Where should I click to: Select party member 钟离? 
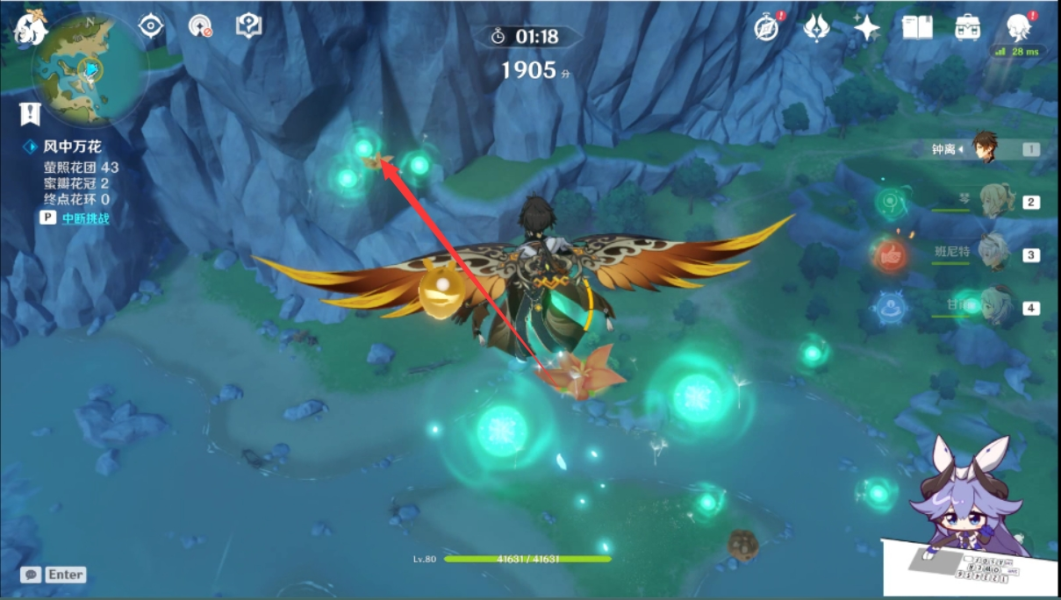(x=990, y=149)
